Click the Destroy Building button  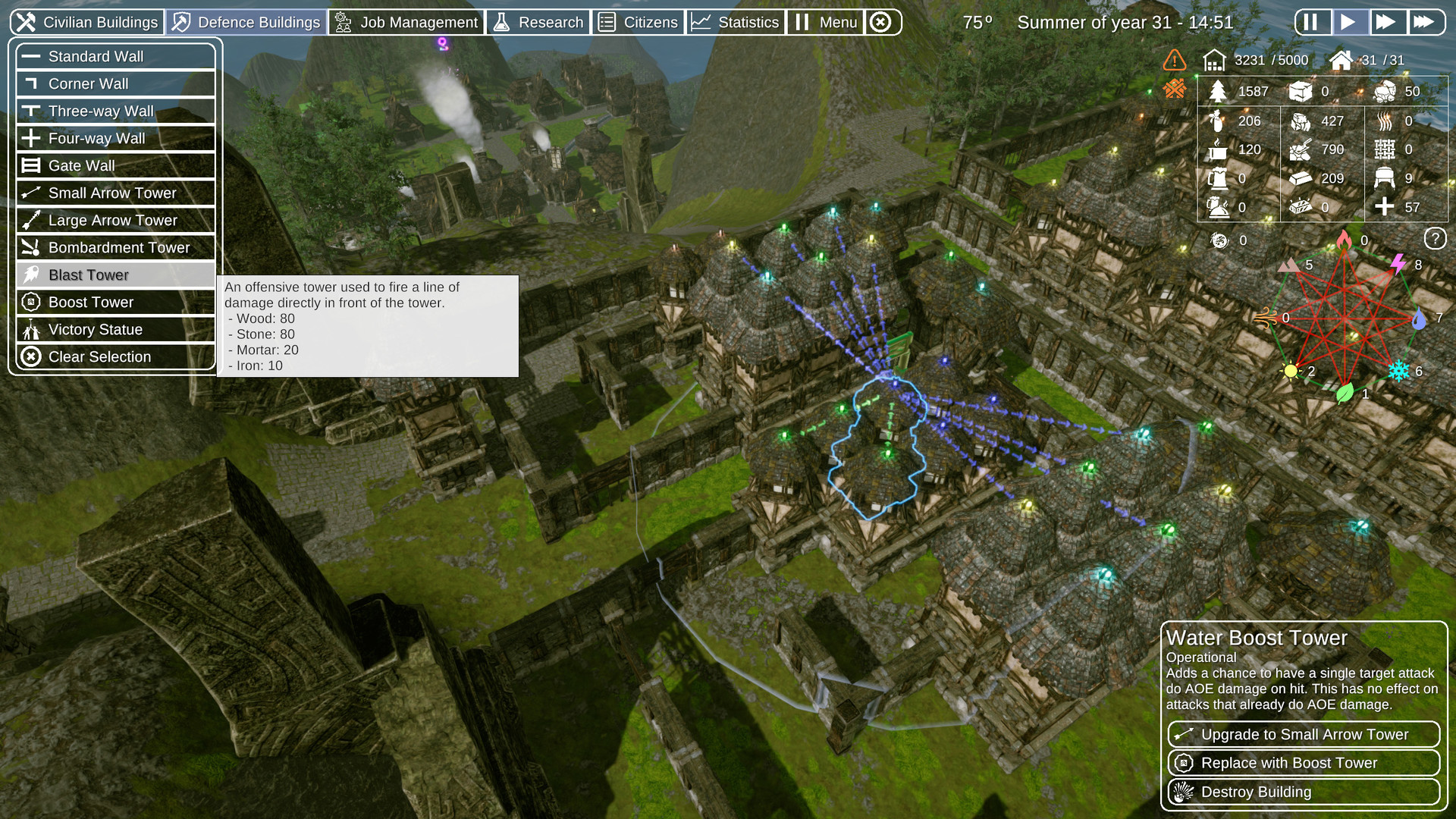click(x=1302, y=792)
